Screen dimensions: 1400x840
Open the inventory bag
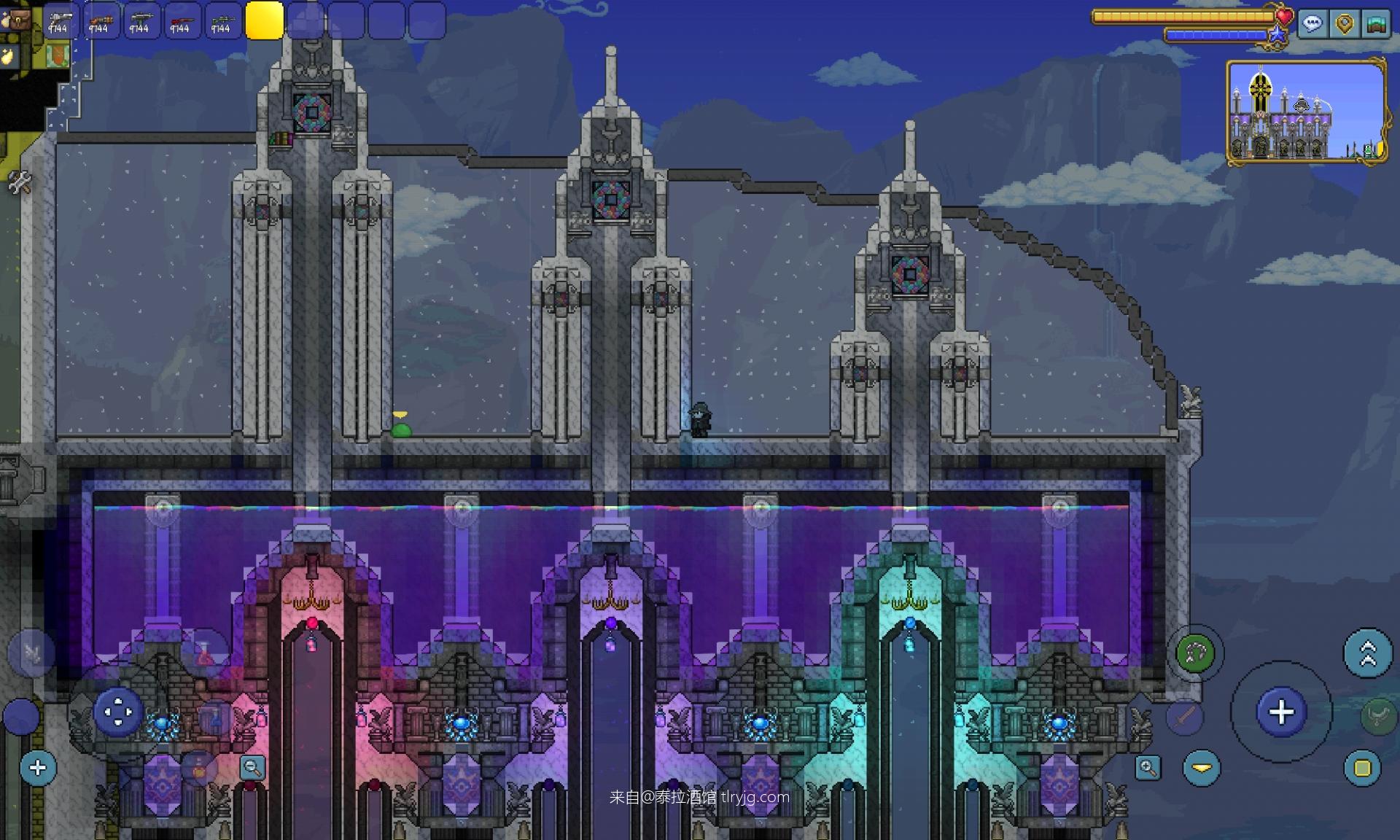pyautogui.click(x=17, y=19)
